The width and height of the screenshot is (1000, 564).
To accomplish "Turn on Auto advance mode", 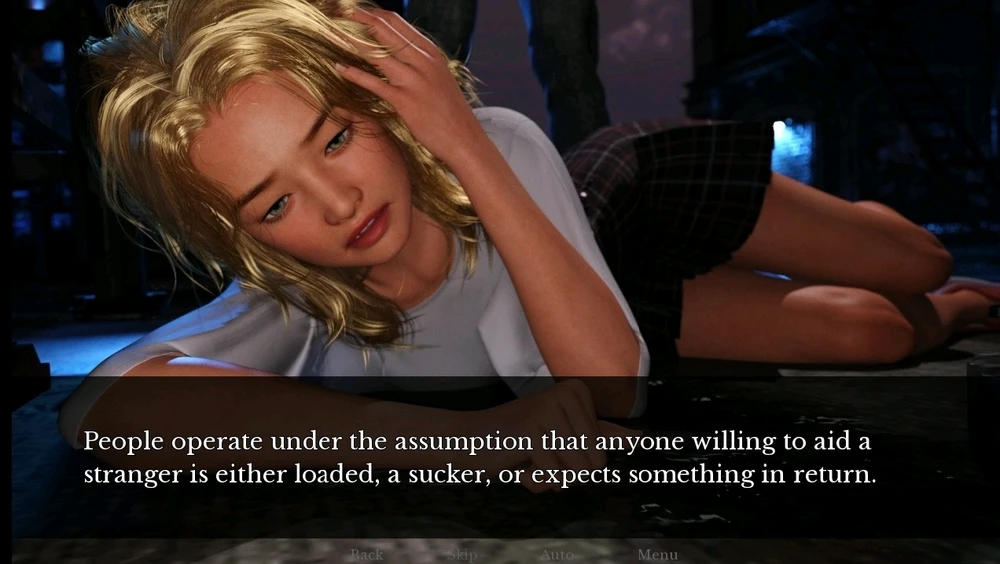I will click(x=557, y=554).
